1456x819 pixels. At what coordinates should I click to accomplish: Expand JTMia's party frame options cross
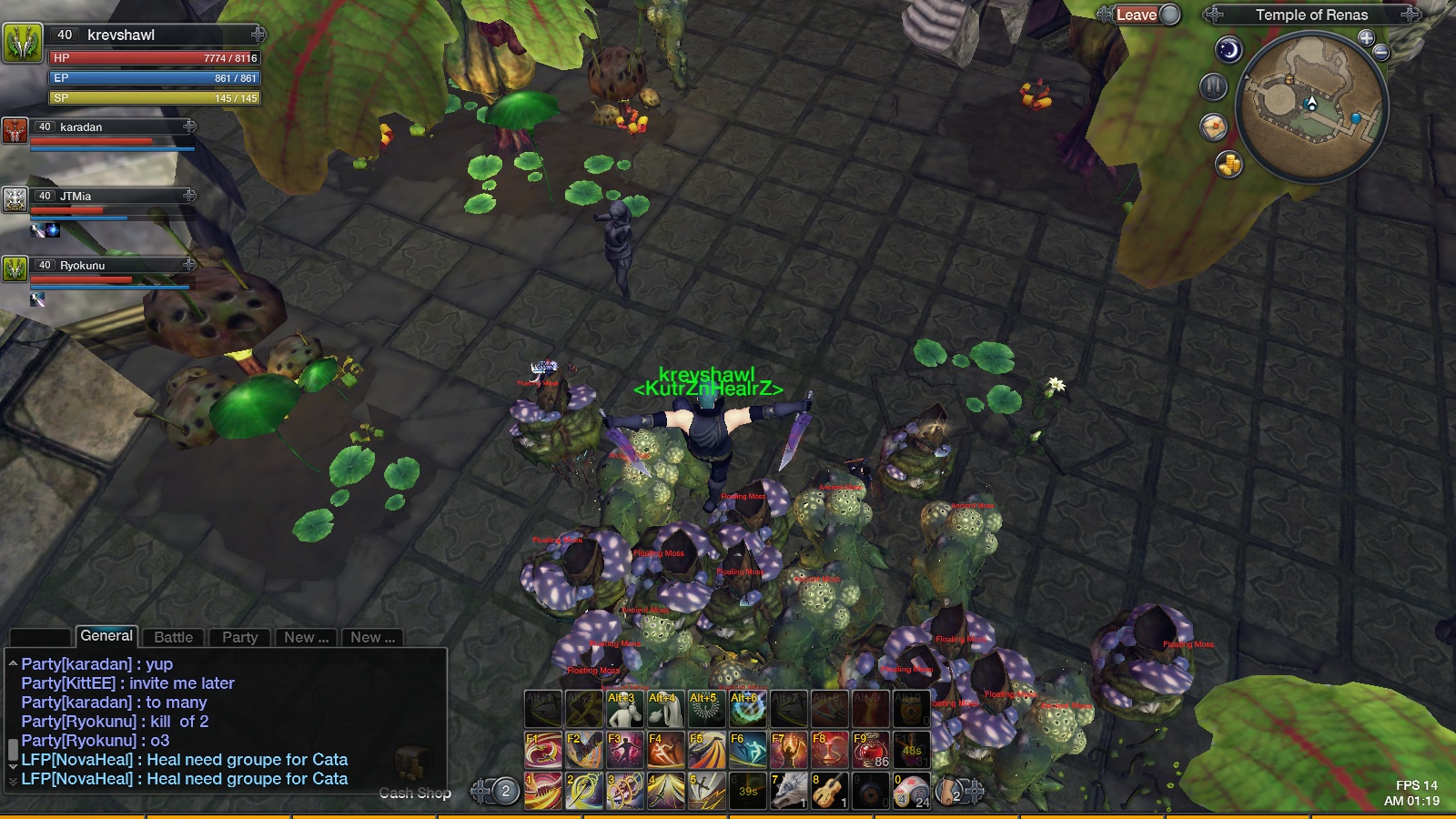pos(188,196)
